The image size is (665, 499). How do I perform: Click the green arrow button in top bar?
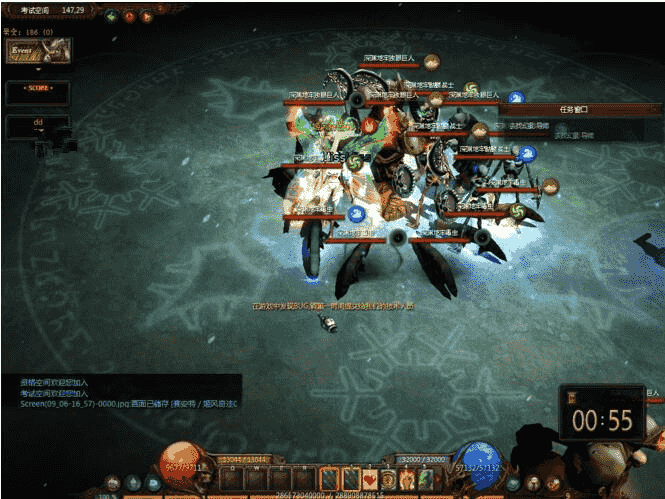coord(111,16)
